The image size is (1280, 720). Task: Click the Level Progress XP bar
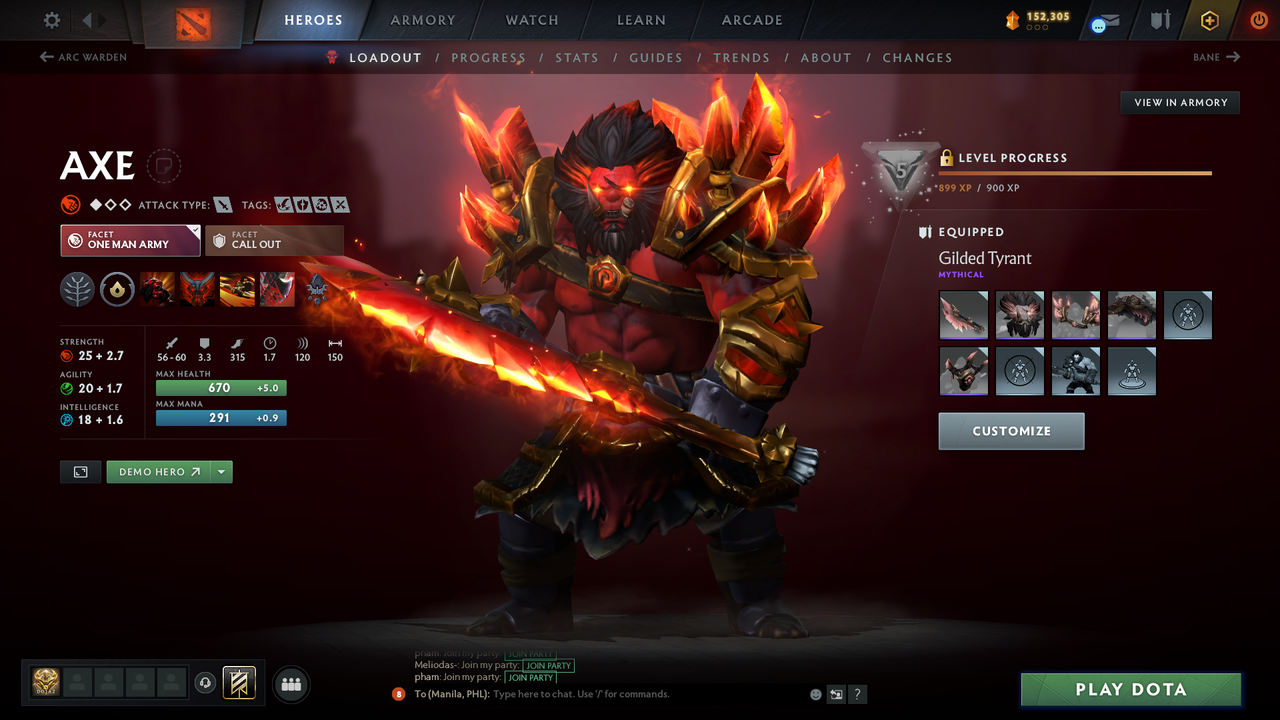(1075, 172)
